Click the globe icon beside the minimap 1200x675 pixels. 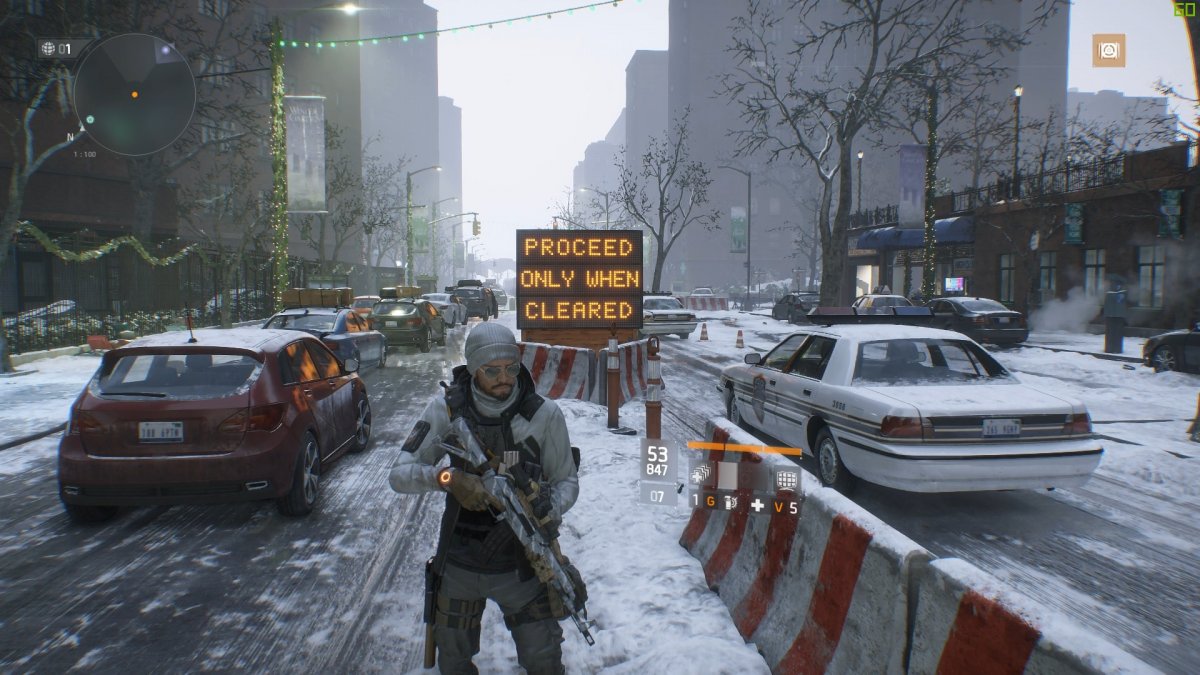click(47, 48)
